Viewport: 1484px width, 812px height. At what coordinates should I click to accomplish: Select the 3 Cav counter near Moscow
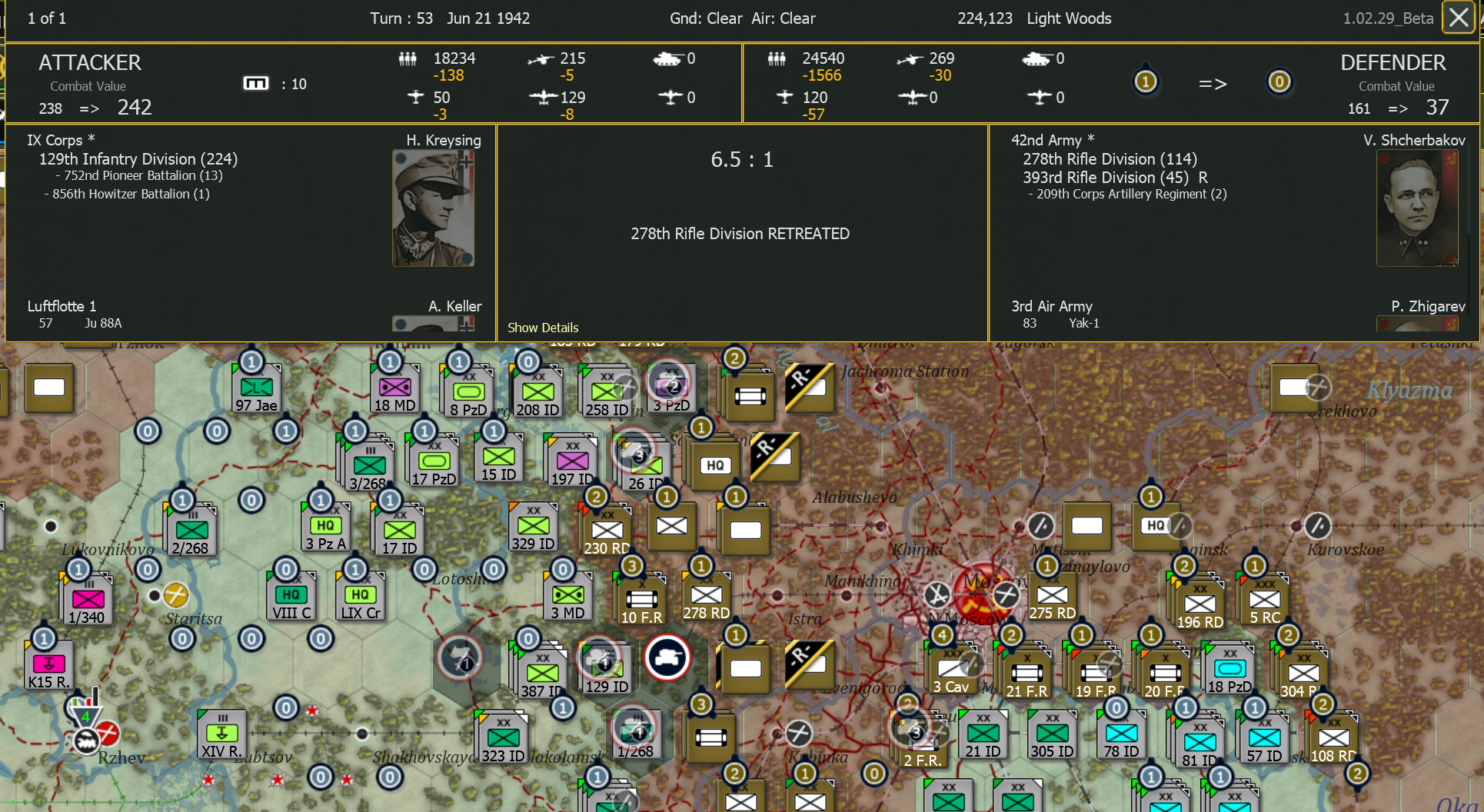(x=952, y=670)
